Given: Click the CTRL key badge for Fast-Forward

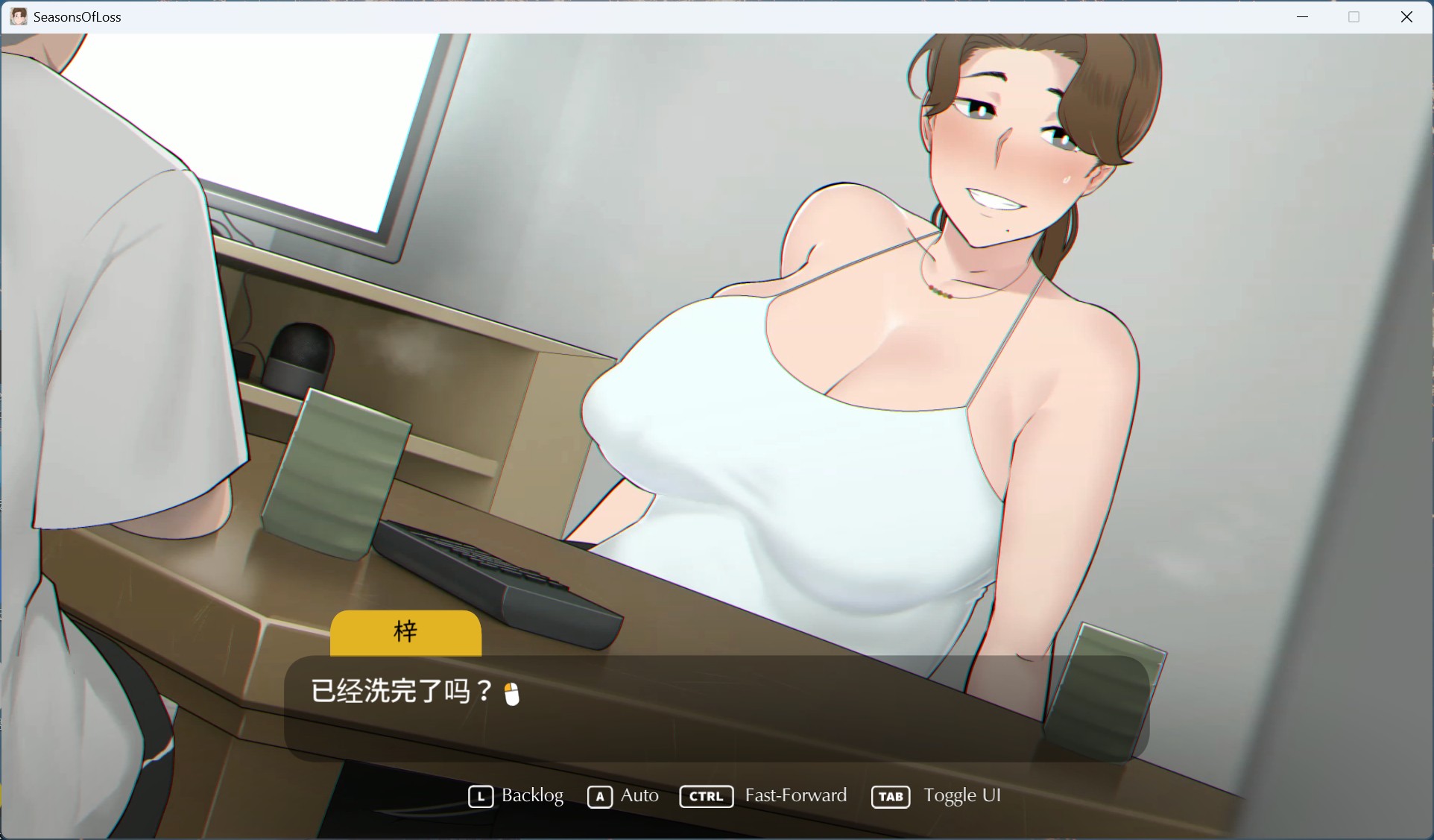Looking at the screenshot, I should coord(706,796).
